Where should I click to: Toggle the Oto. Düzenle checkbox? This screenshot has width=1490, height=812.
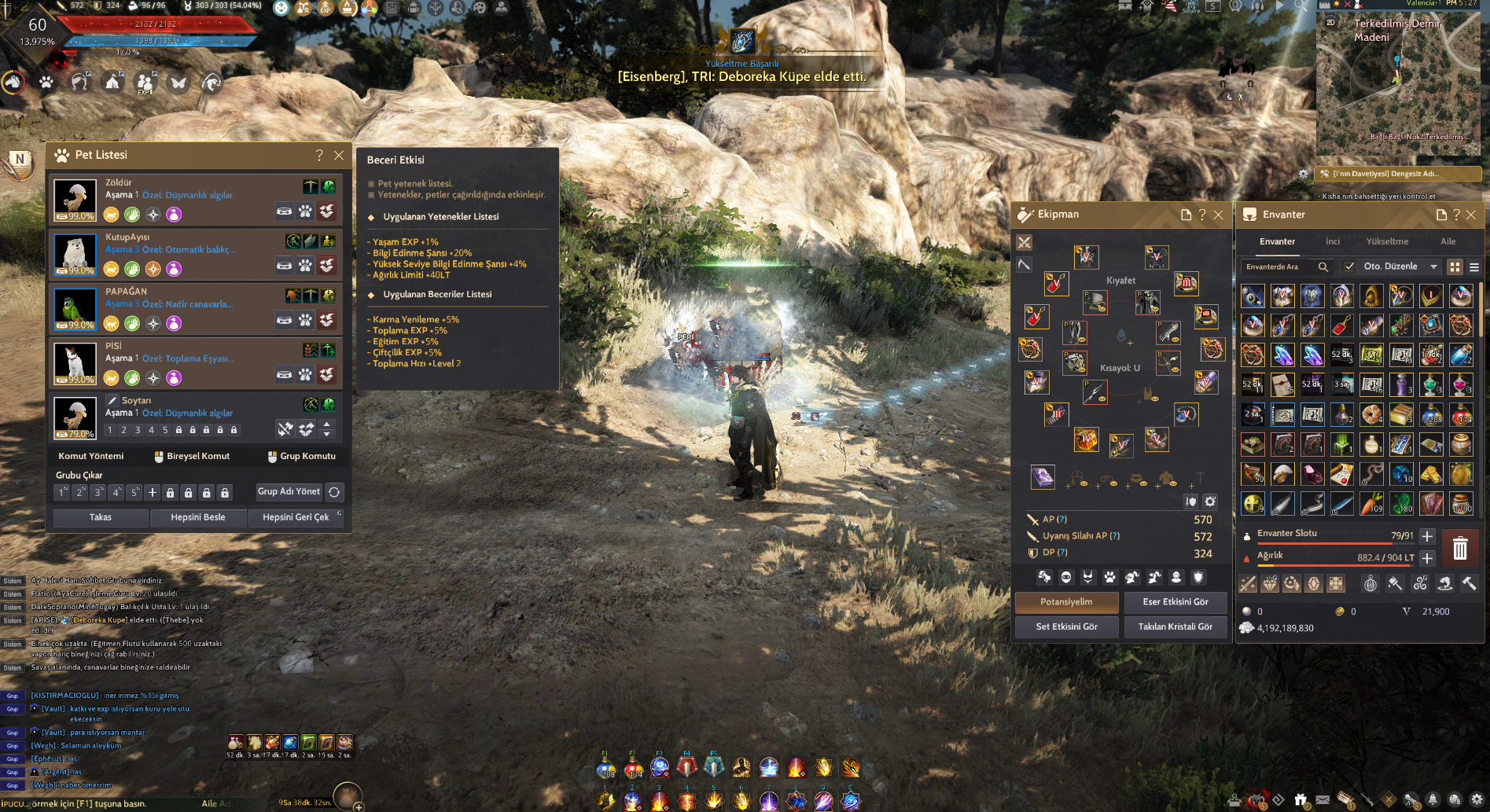1349,266
